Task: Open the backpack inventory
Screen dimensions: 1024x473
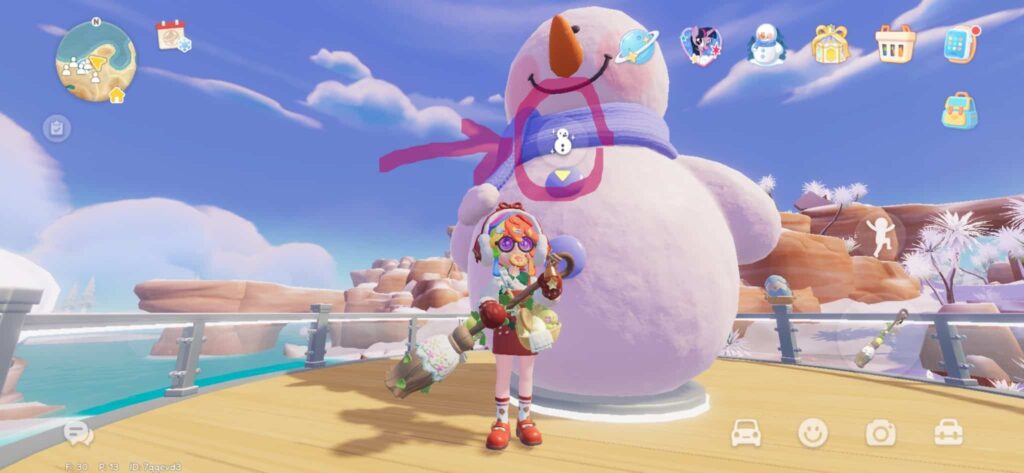Action: click(x=959, y=110)
